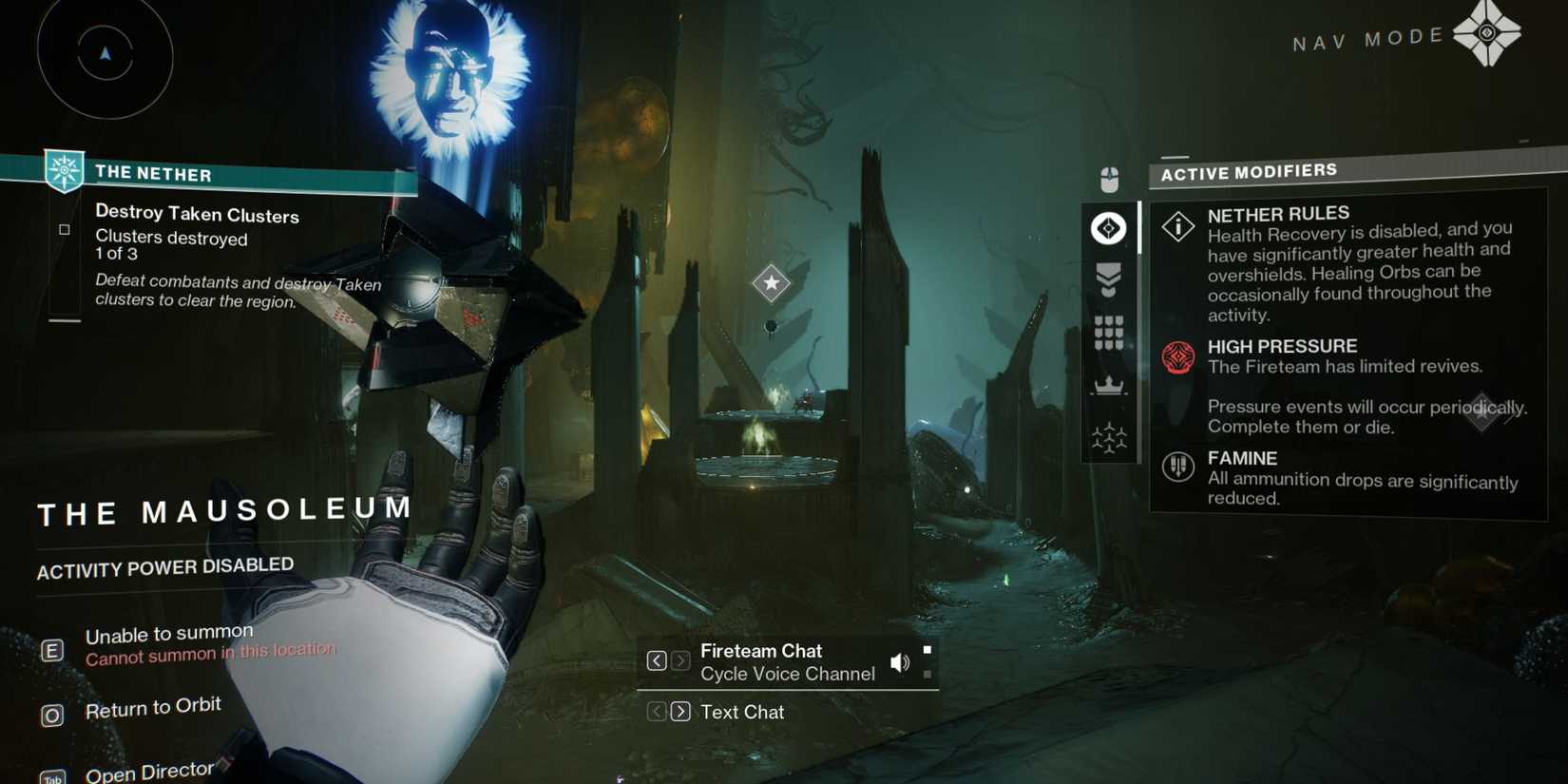Toggle the mouse input indicator icon
The width and height of the screenshot is (1568, 784).
point(1108,177)
